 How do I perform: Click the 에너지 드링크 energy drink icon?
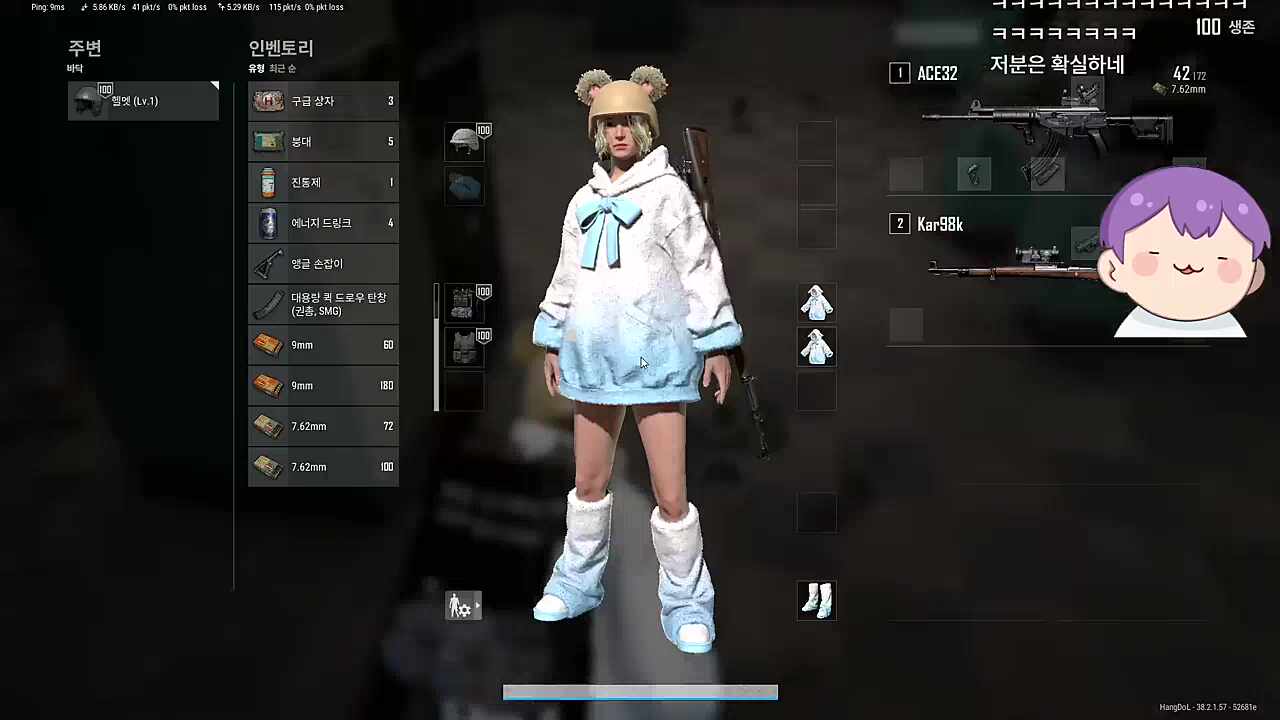point(268,222)
